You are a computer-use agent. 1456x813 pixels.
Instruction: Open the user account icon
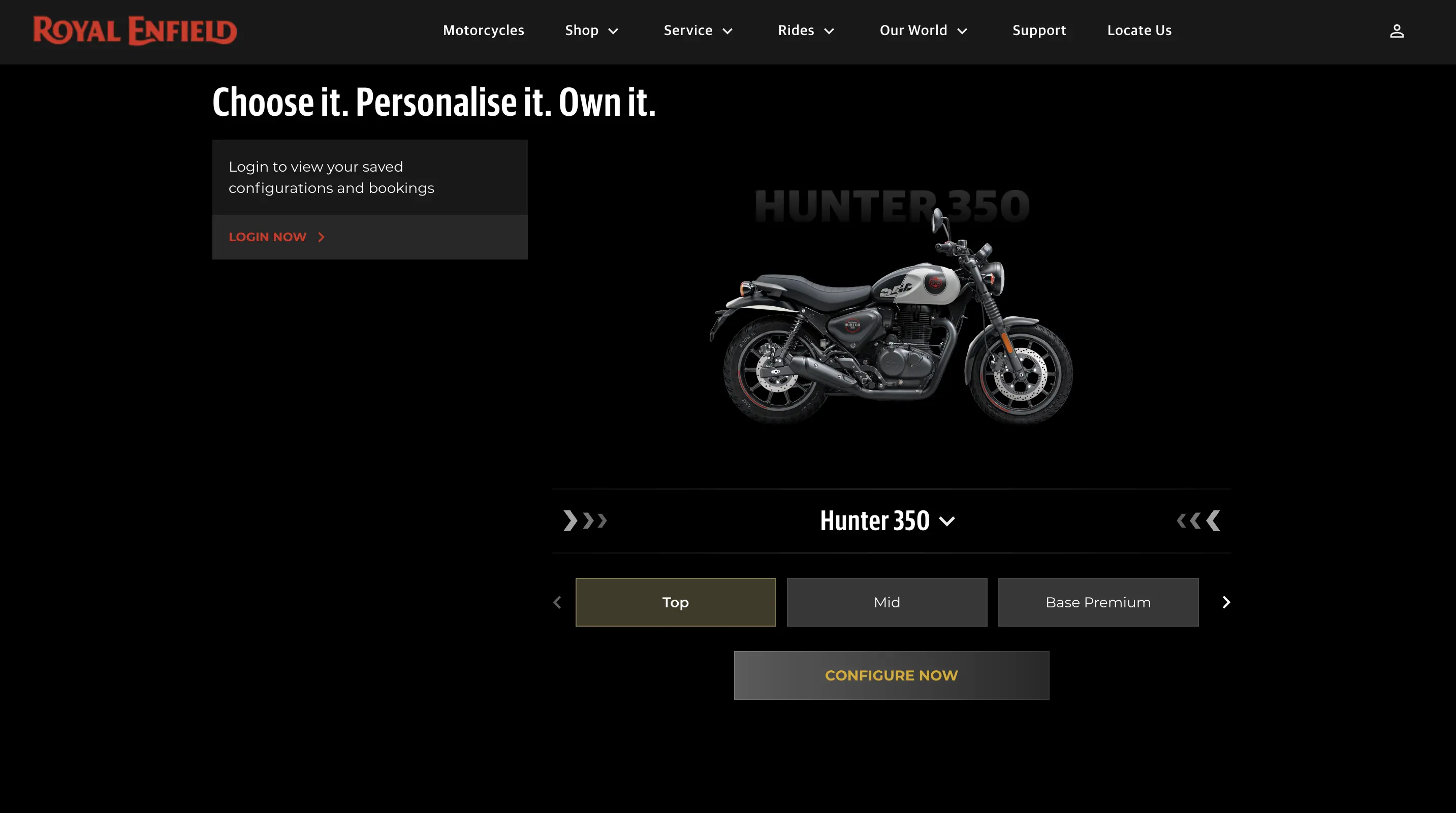pyautogui.click(x=1397, y=30)
